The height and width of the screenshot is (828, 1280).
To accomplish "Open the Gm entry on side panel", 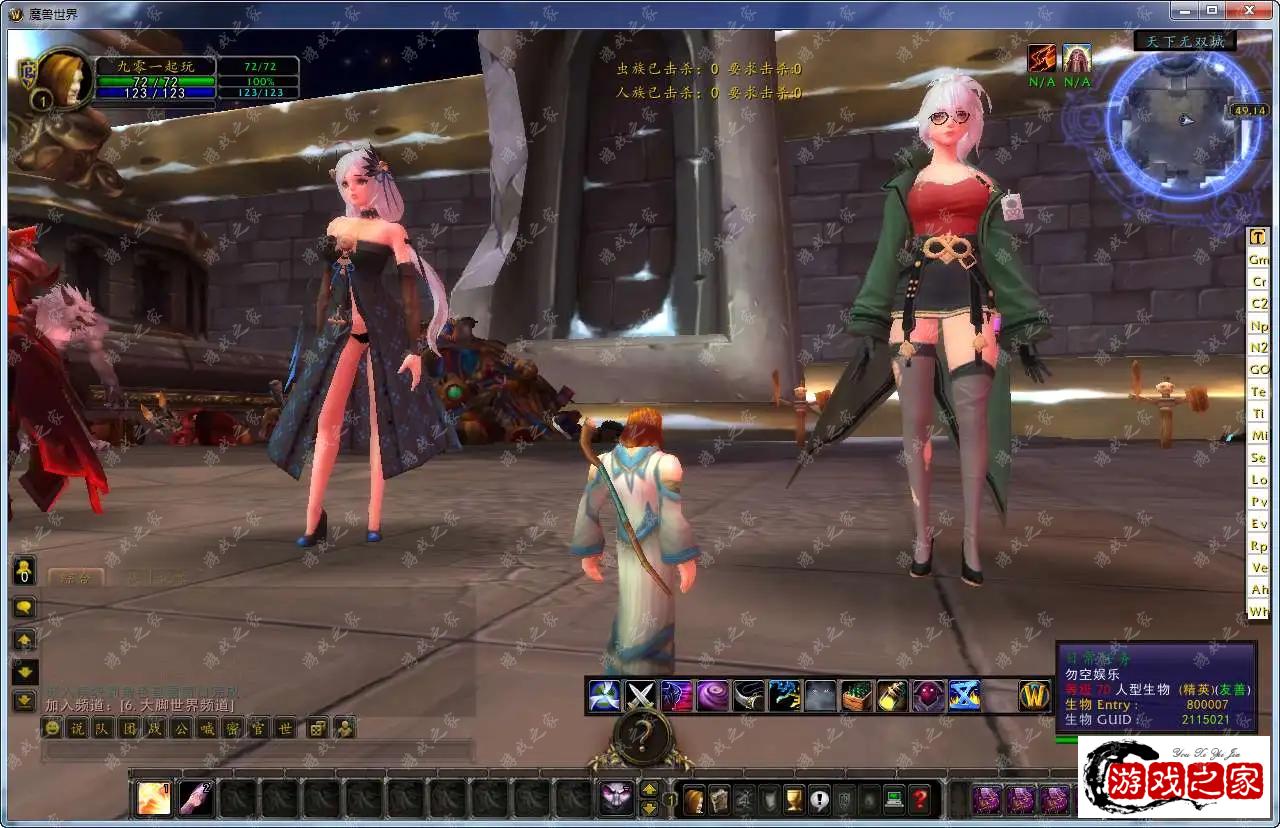I will point(1258,259).
